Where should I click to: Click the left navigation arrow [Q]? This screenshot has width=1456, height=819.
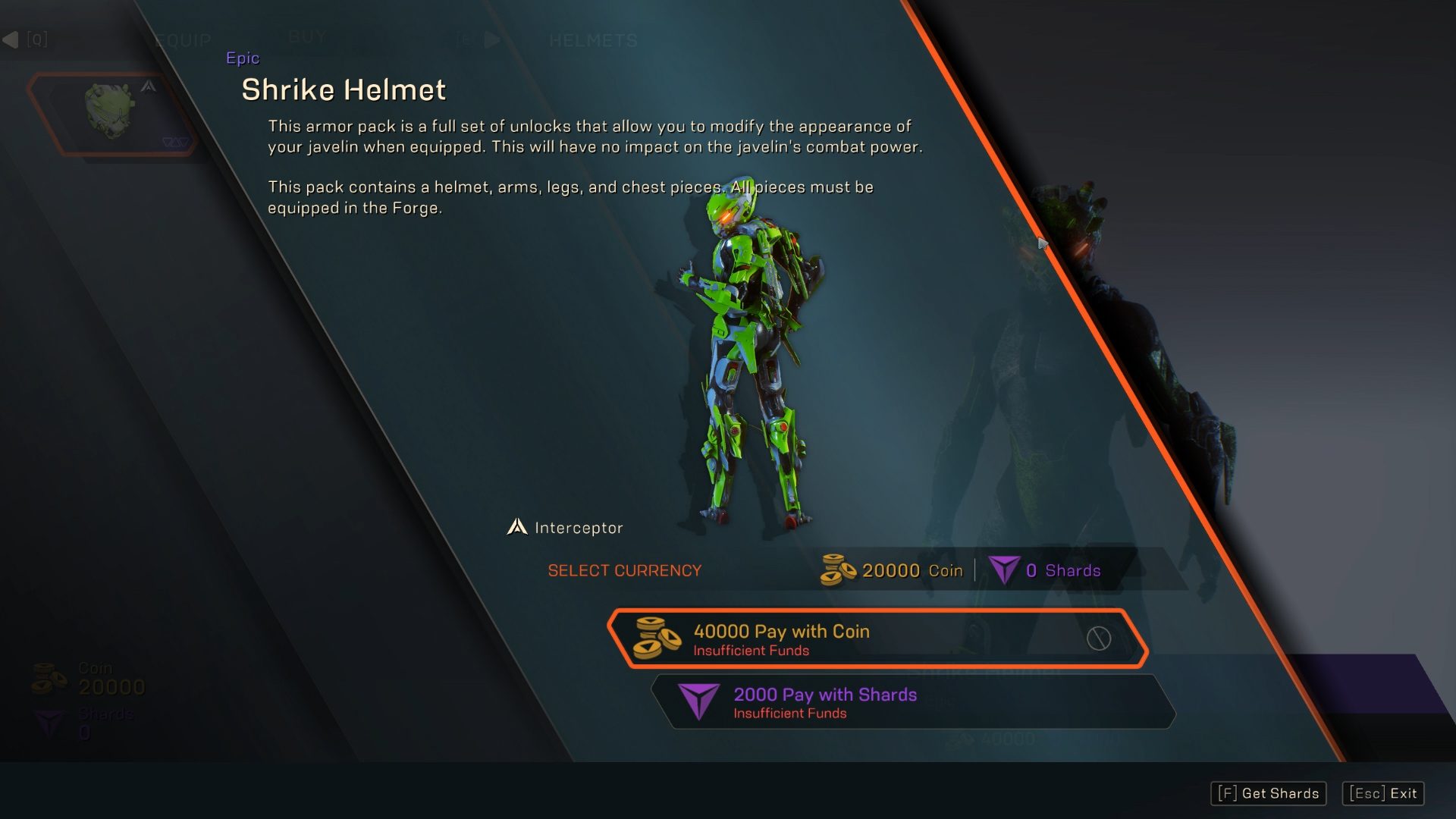pos(11,38)
